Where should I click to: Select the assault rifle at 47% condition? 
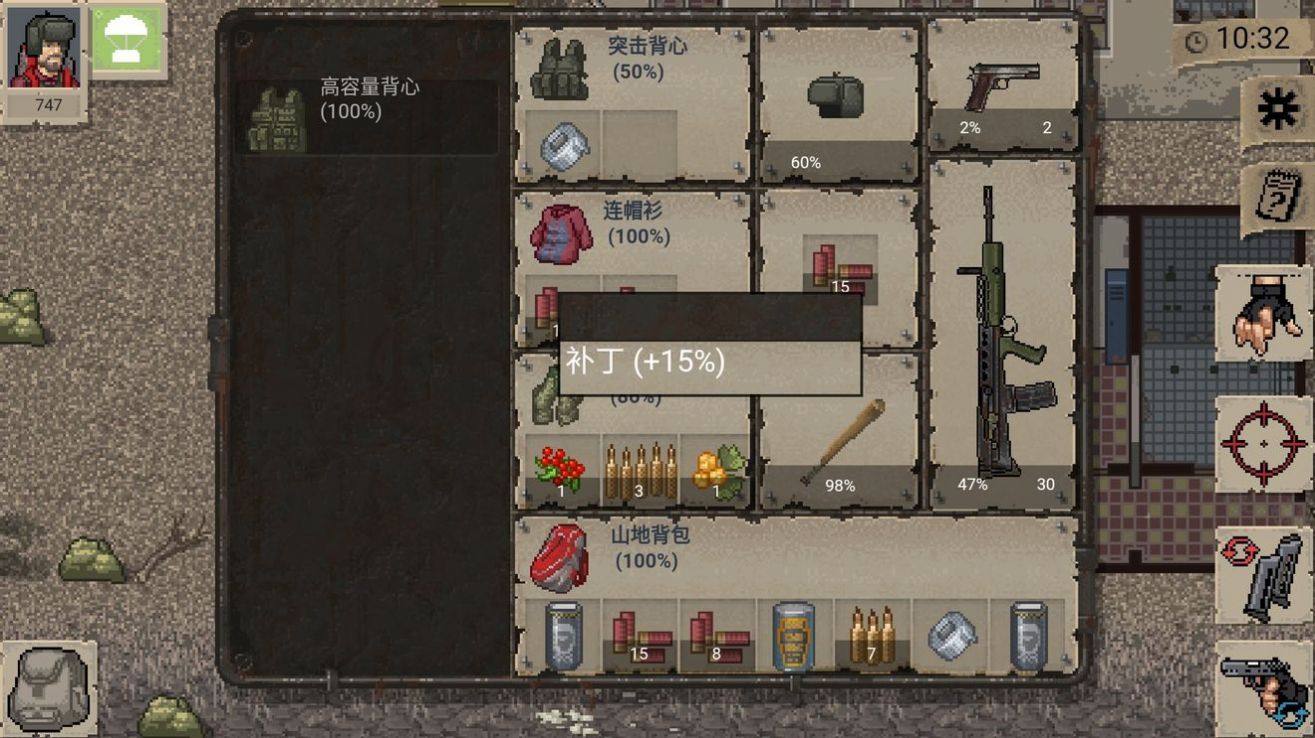pos(1000,320)
